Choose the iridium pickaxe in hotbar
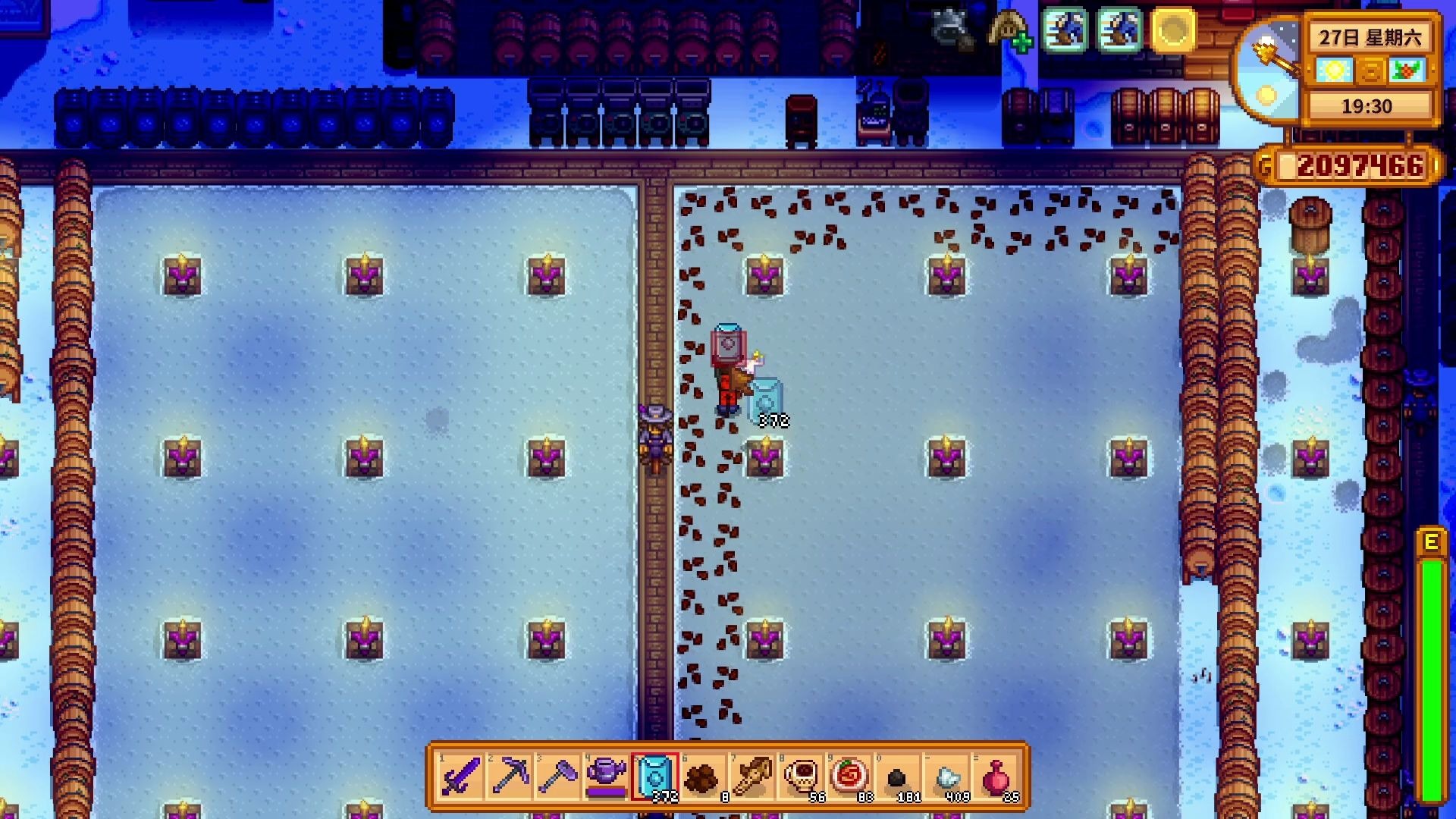Image resolution: width=1456 pixels, height=819 pixels. coord(510,777)
